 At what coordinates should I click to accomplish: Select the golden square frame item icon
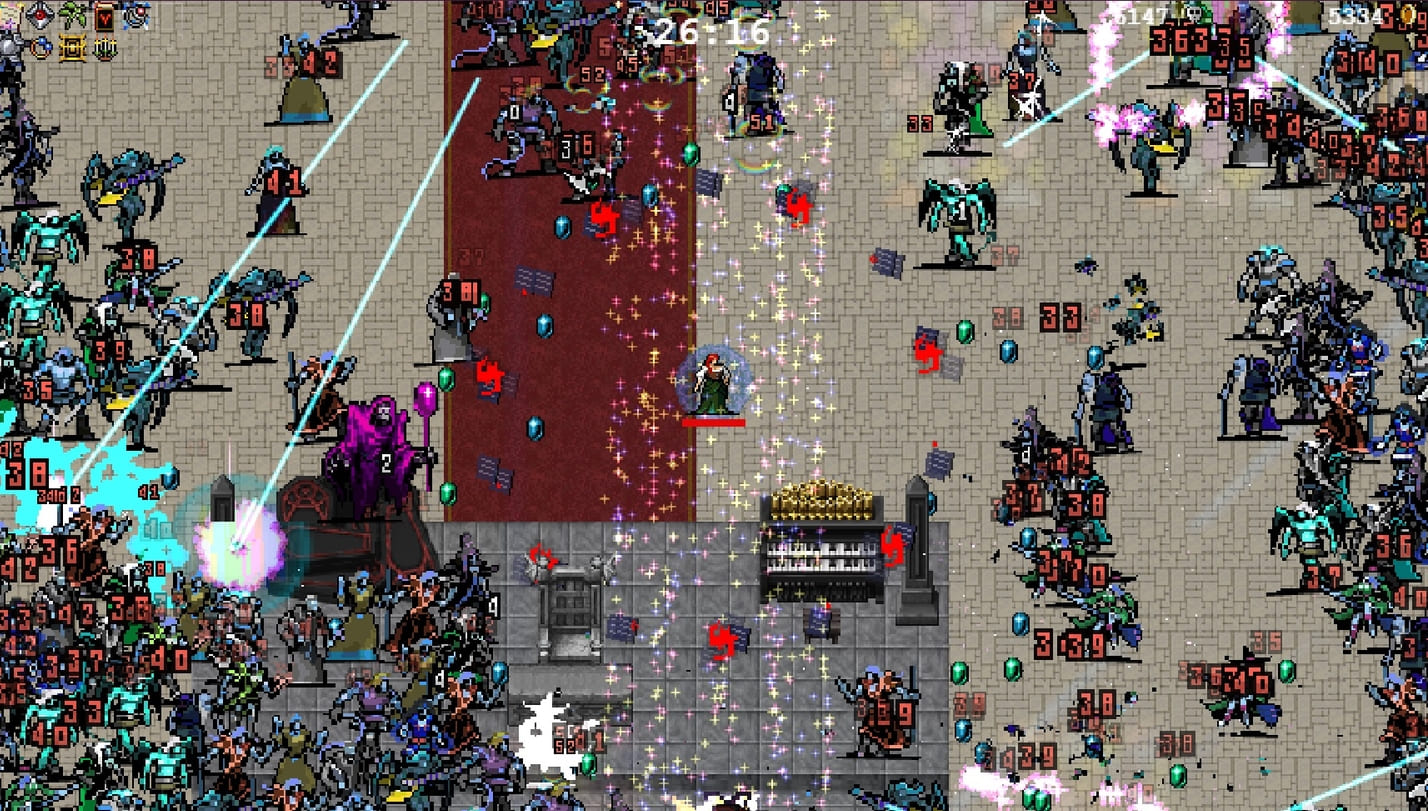pyautogui.click(x=72, y=47)
